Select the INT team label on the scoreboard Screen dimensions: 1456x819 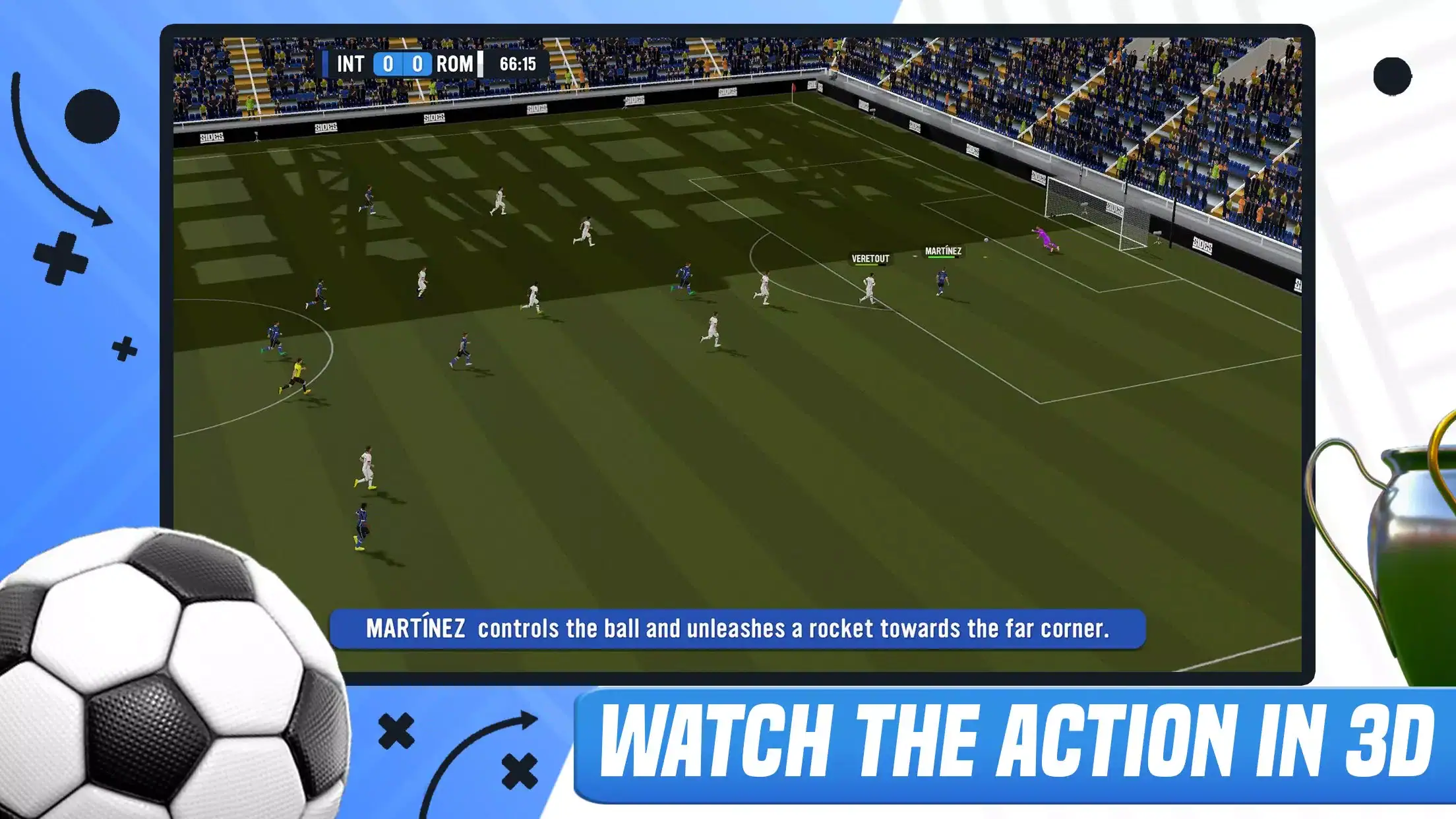tap(350, 64)
